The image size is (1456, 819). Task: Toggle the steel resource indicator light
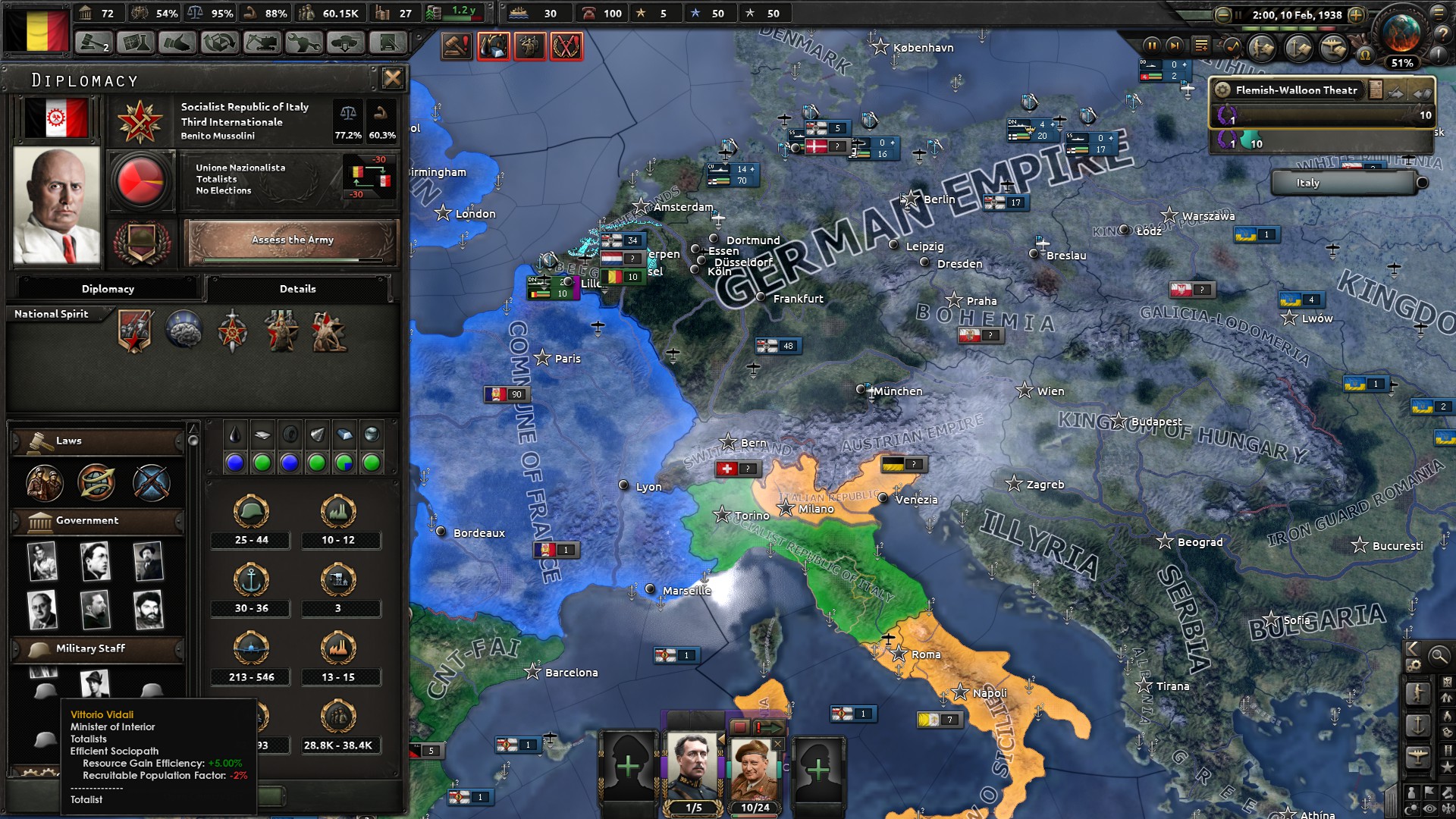[x=344, y=463]
